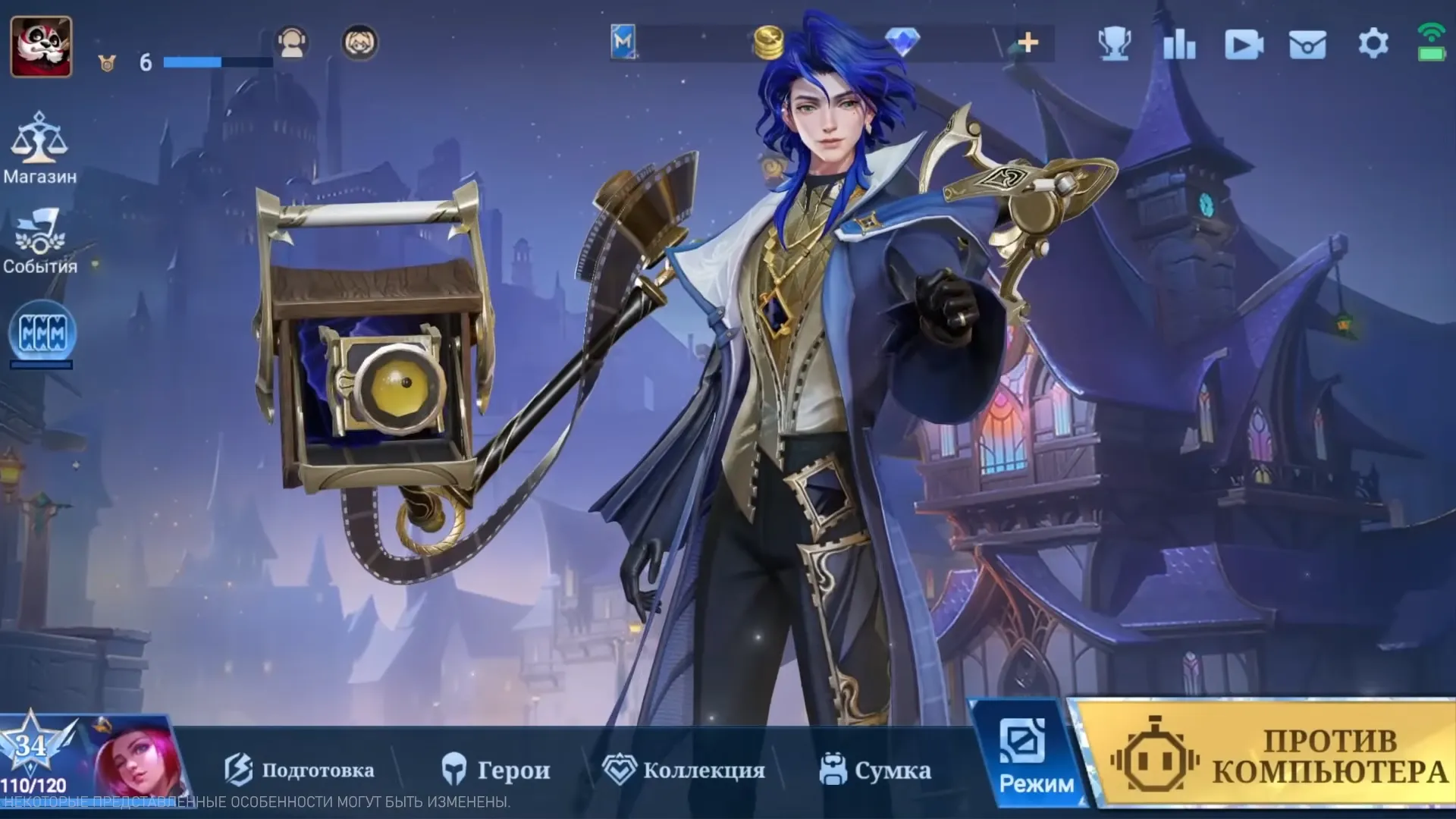Click the round face avatar icon

(x=360, y=42)
